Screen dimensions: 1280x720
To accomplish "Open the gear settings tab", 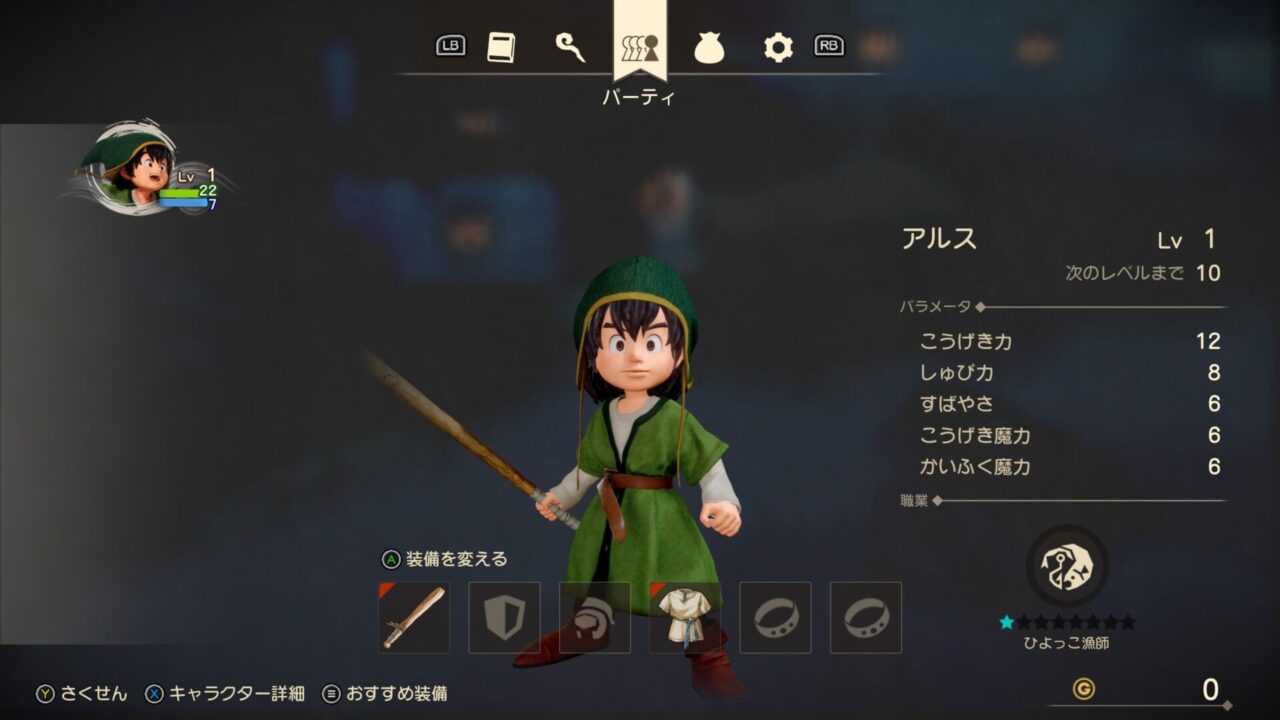I will pyautogui.click(x=778, y=47).
